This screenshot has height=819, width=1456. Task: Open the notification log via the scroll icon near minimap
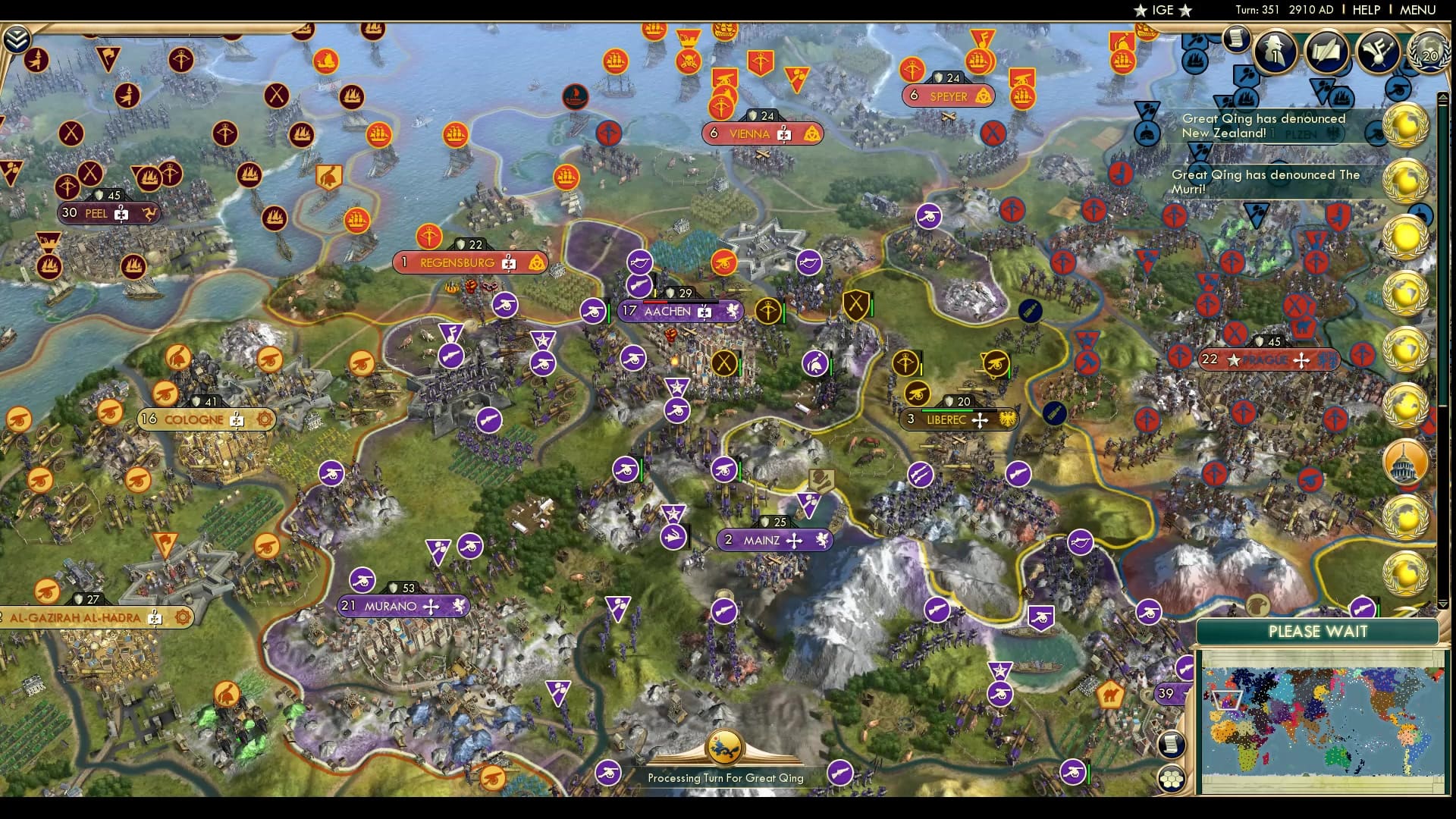pyautogui.click(x=1172, y=745)
